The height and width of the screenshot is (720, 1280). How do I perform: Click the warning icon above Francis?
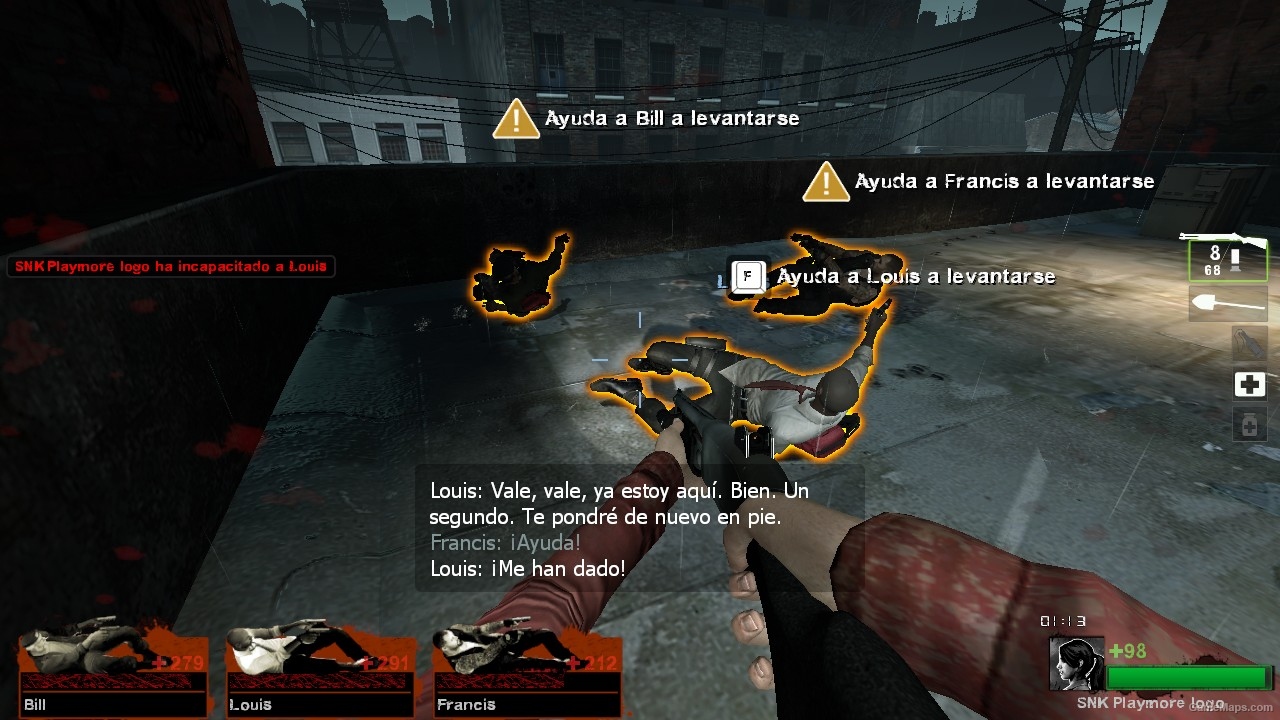(825, 183)
